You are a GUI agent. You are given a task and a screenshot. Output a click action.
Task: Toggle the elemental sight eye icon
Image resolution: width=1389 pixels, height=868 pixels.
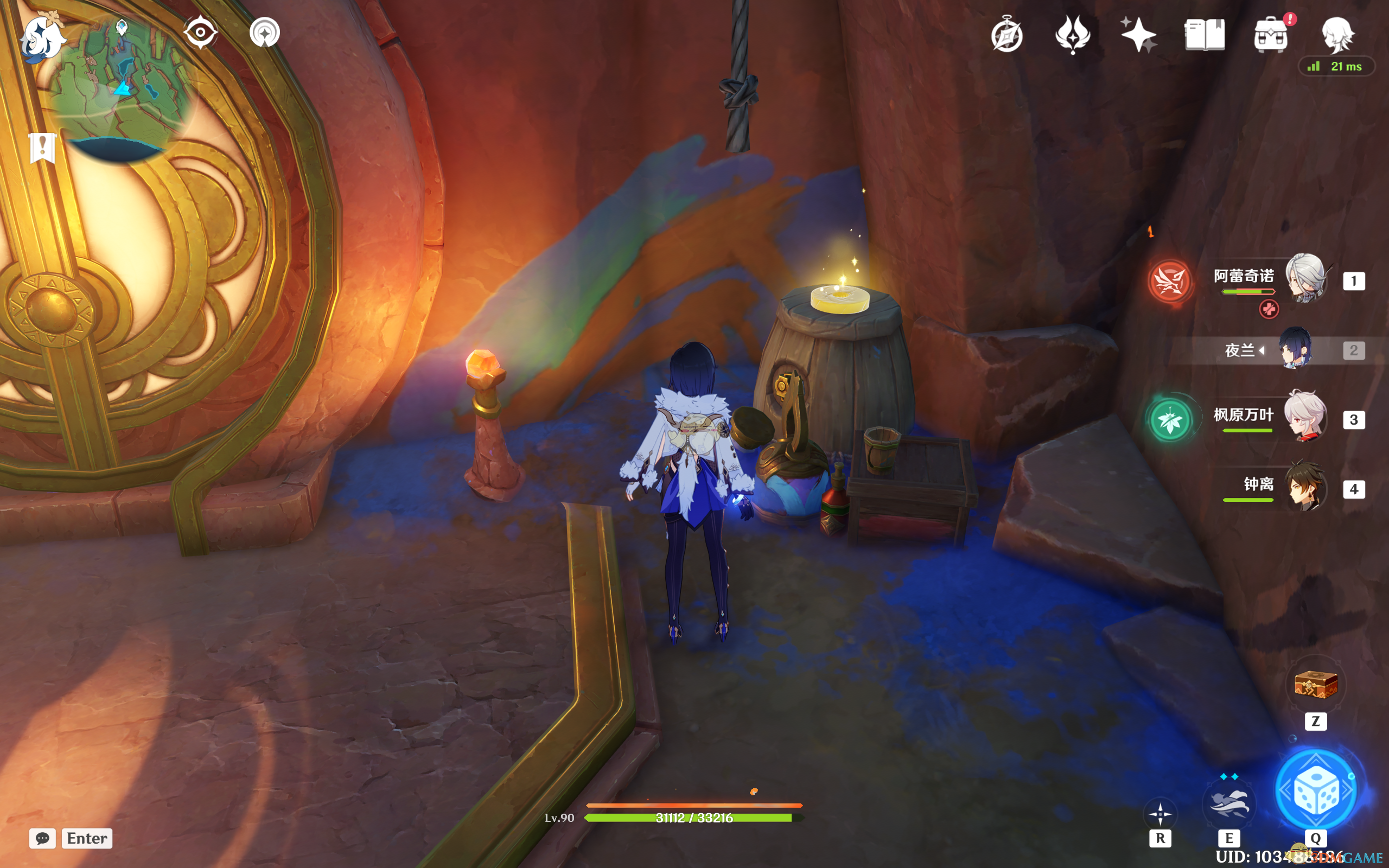(200, 32)
